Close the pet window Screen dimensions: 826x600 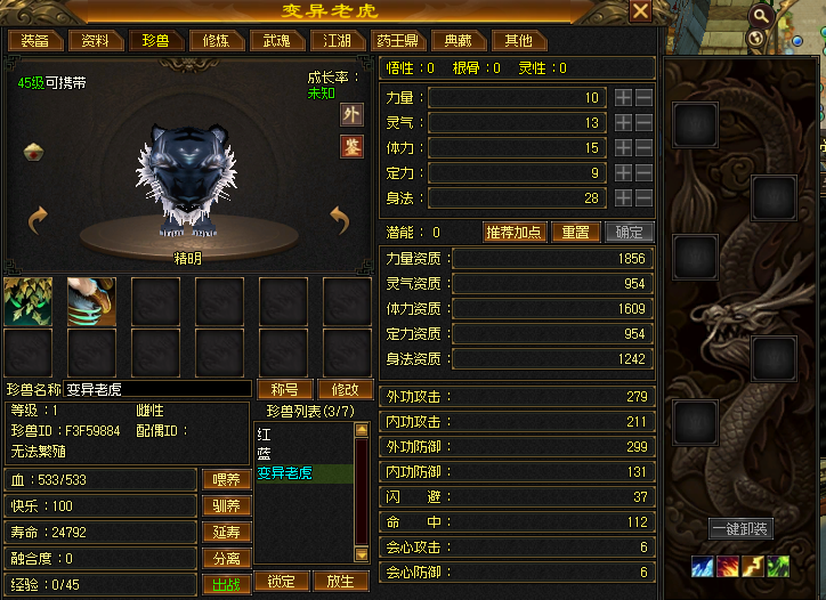pyautogui.click(x=640, y=11)
